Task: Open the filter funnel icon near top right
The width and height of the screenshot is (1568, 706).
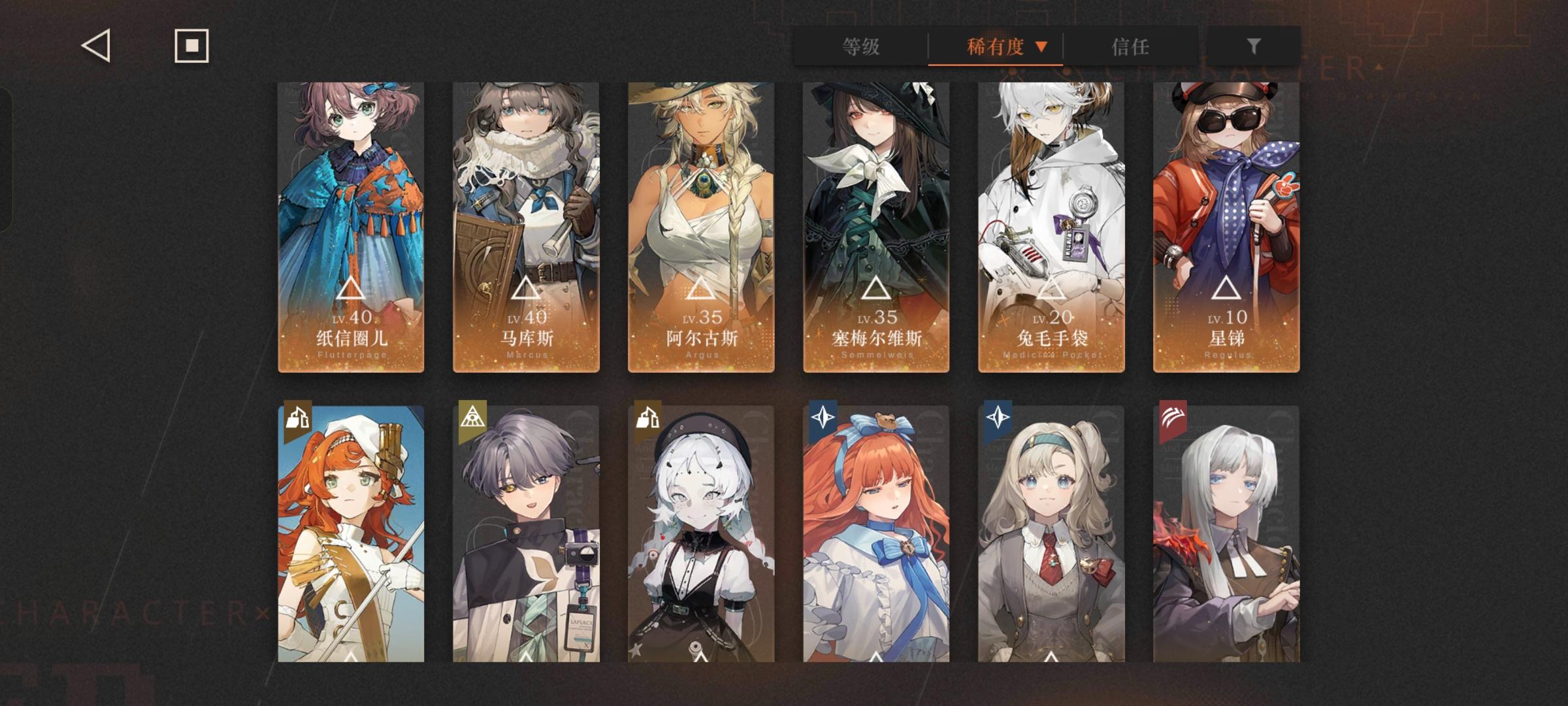Action: [x=1253, y=46]
